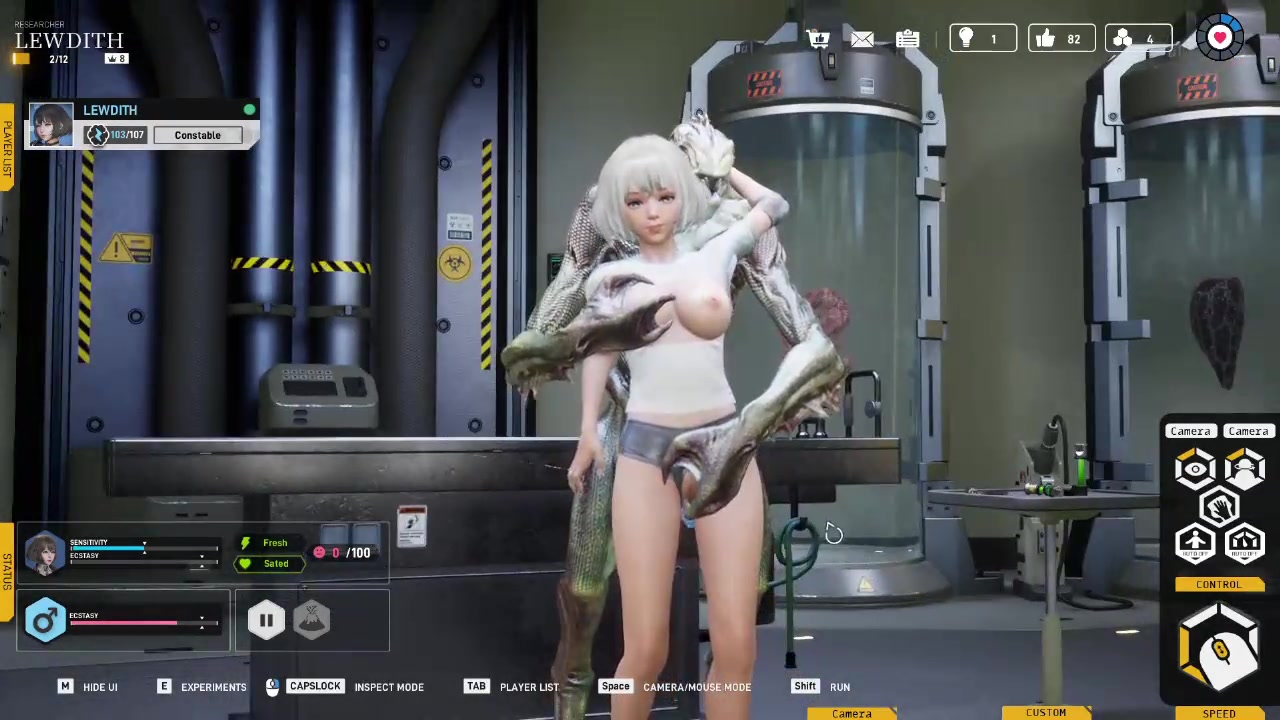This screenshot has width=1280, height=720.
Task: Open the shop cart icon
Action: coord(819,39)
